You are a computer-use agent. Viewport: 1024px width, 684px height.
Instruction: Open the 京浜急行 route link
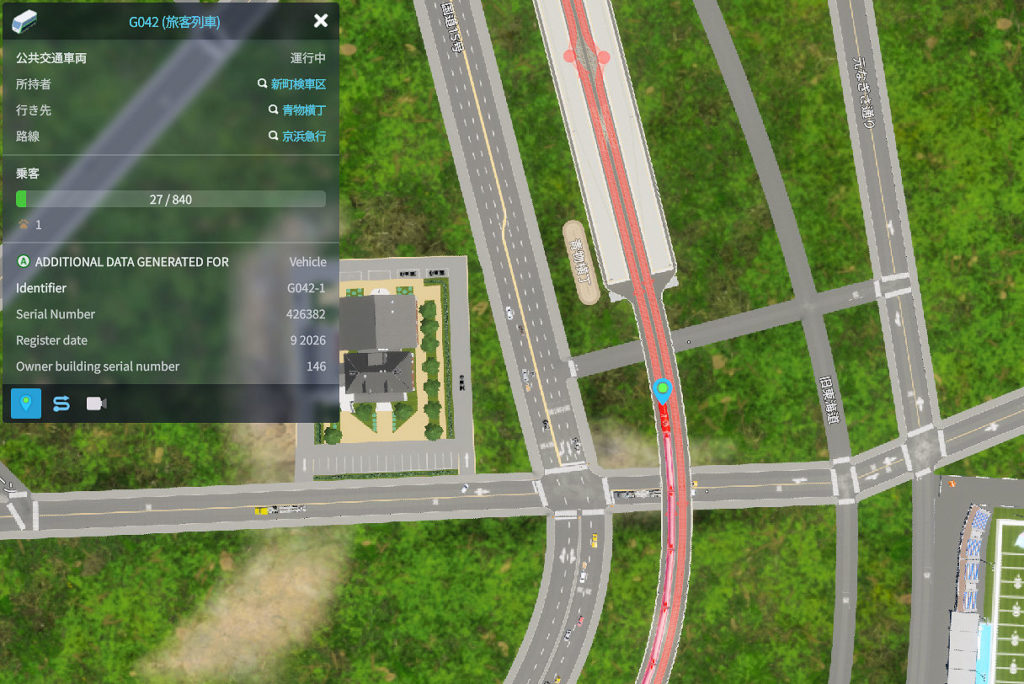pos(304,137)
